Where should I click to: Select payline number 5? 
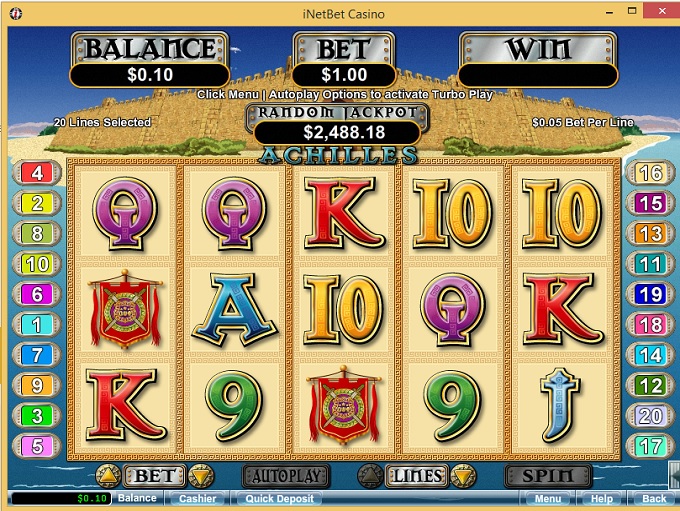point(38,446)
